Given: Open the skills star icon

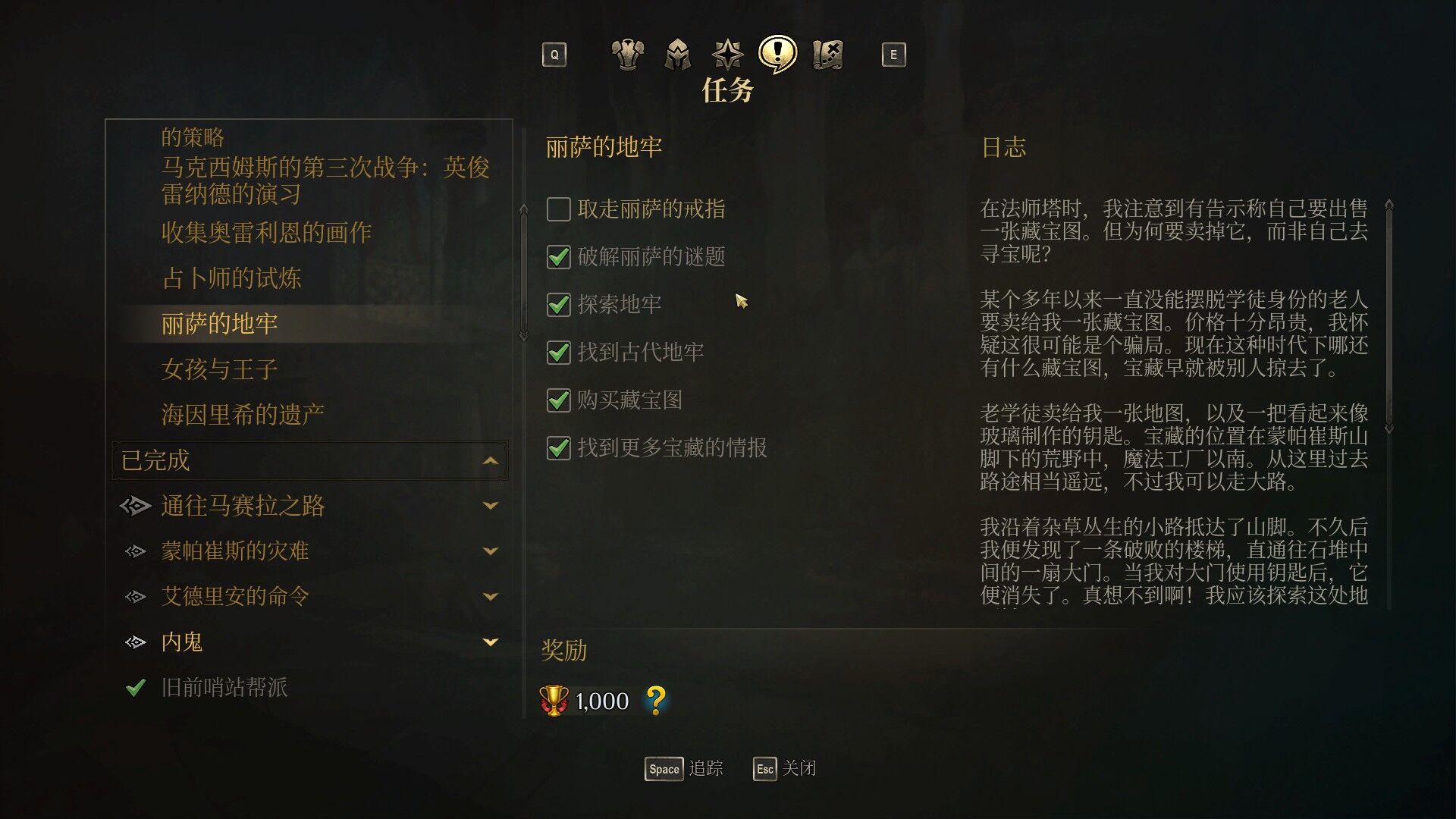Looking at the screenshot, I should point(726,54).
